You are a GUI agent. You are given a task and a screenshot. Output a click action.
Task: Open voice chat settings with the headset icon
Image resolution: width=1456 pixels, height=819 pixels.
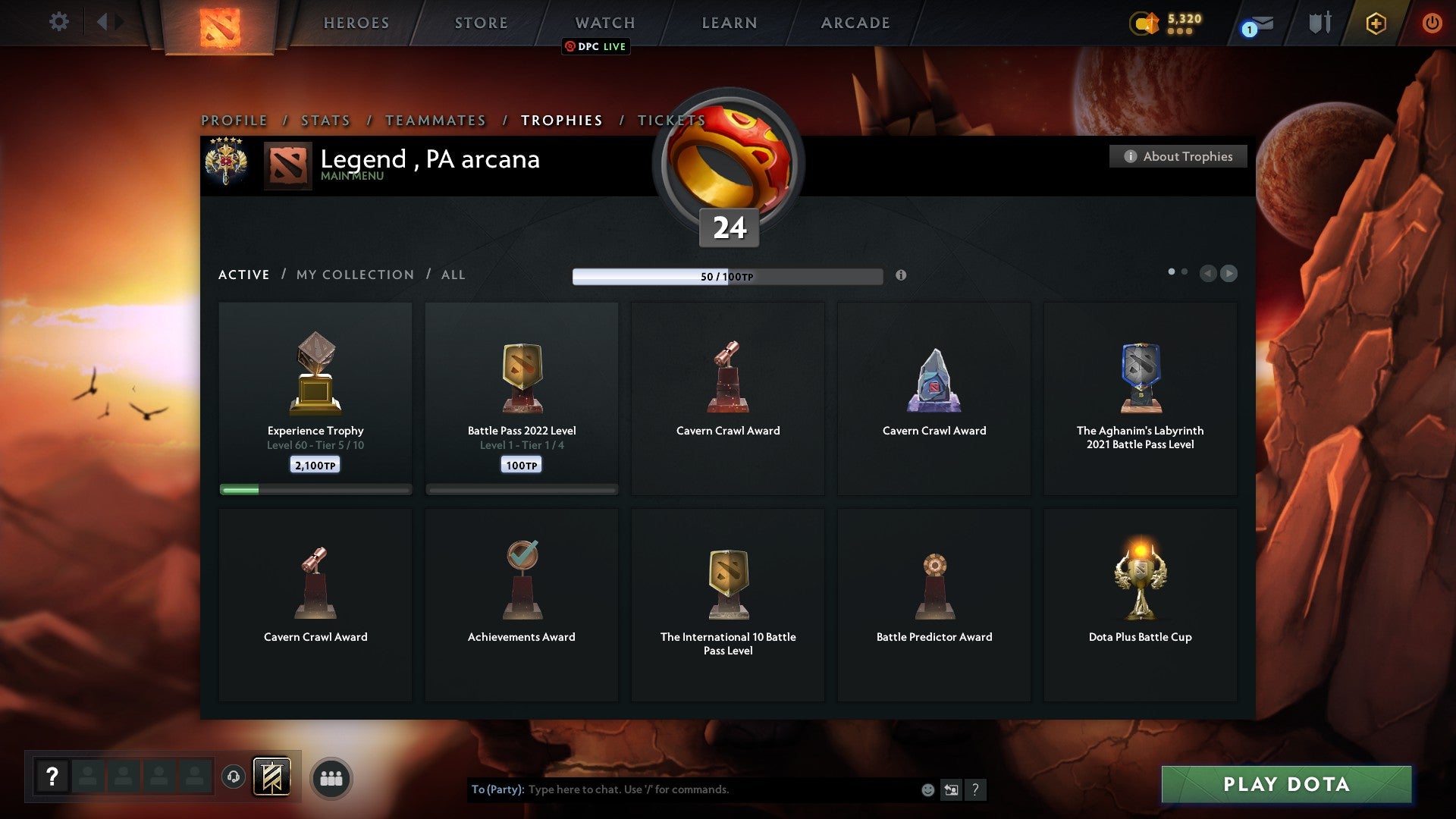[x=233, y=777]
